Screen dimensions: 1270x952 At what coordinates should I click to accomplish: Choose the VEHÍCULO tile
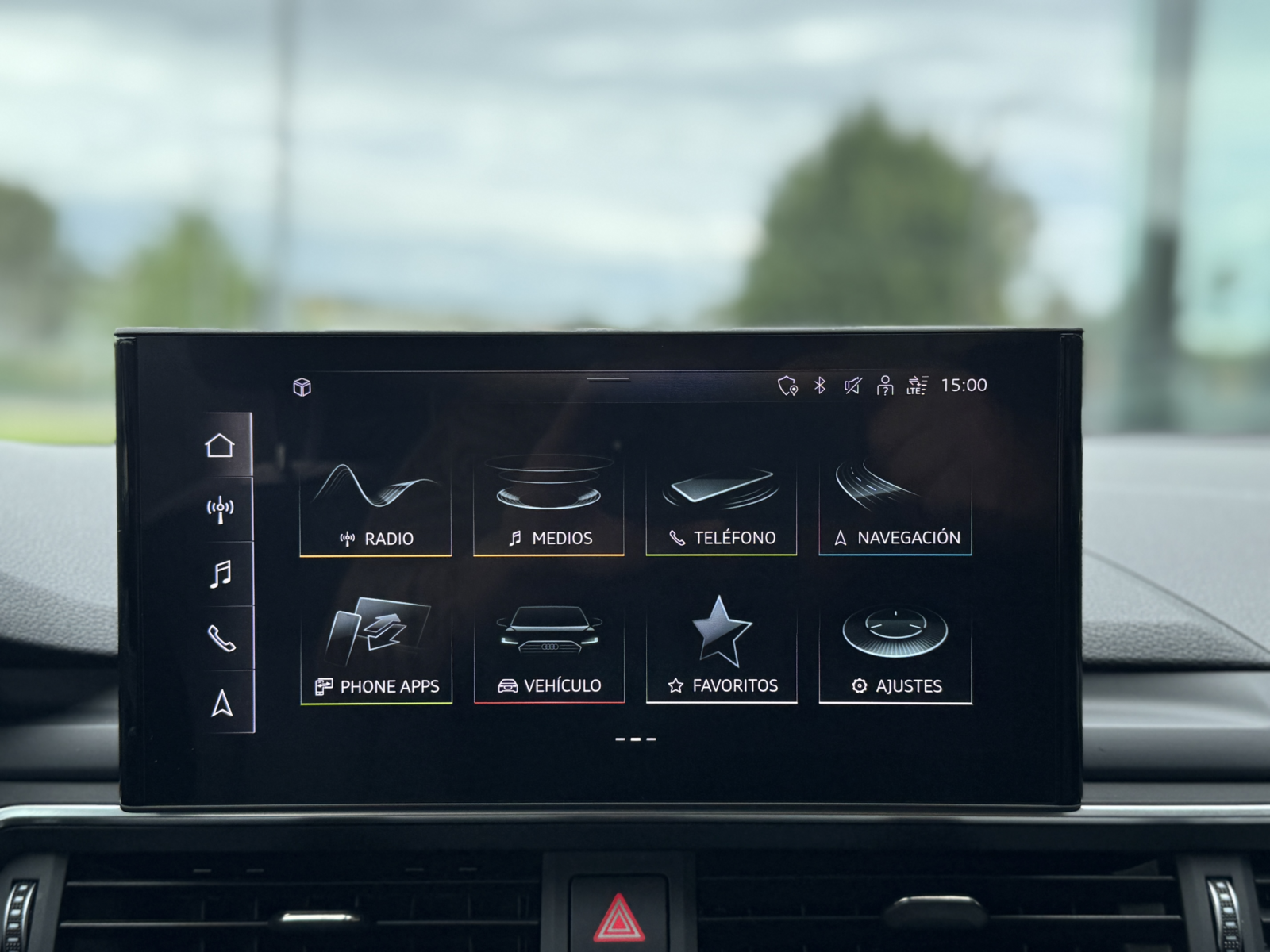(548, 652)
